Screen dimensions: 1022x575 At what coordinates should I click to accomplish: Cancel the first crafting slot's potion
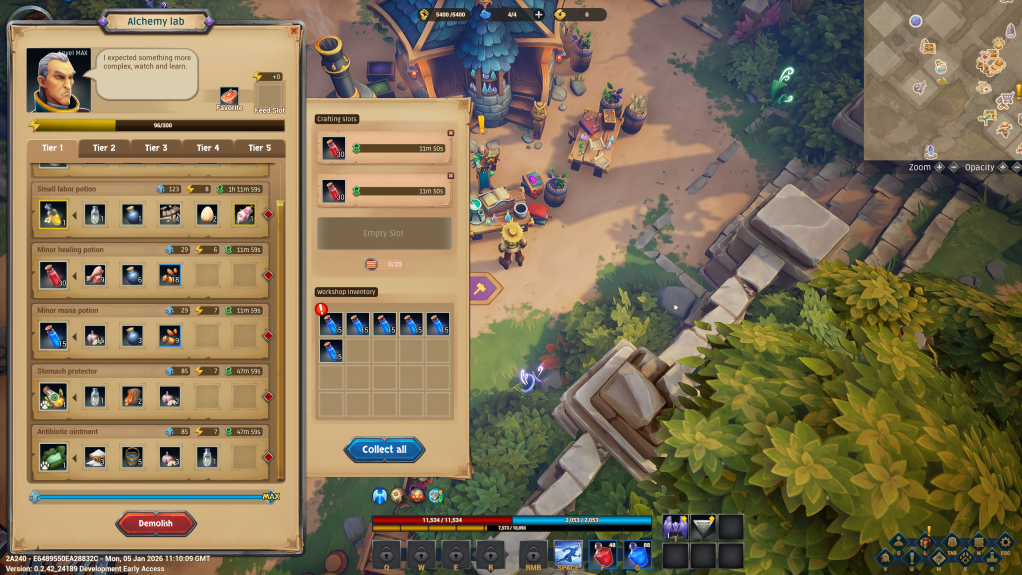click(450, 133)
